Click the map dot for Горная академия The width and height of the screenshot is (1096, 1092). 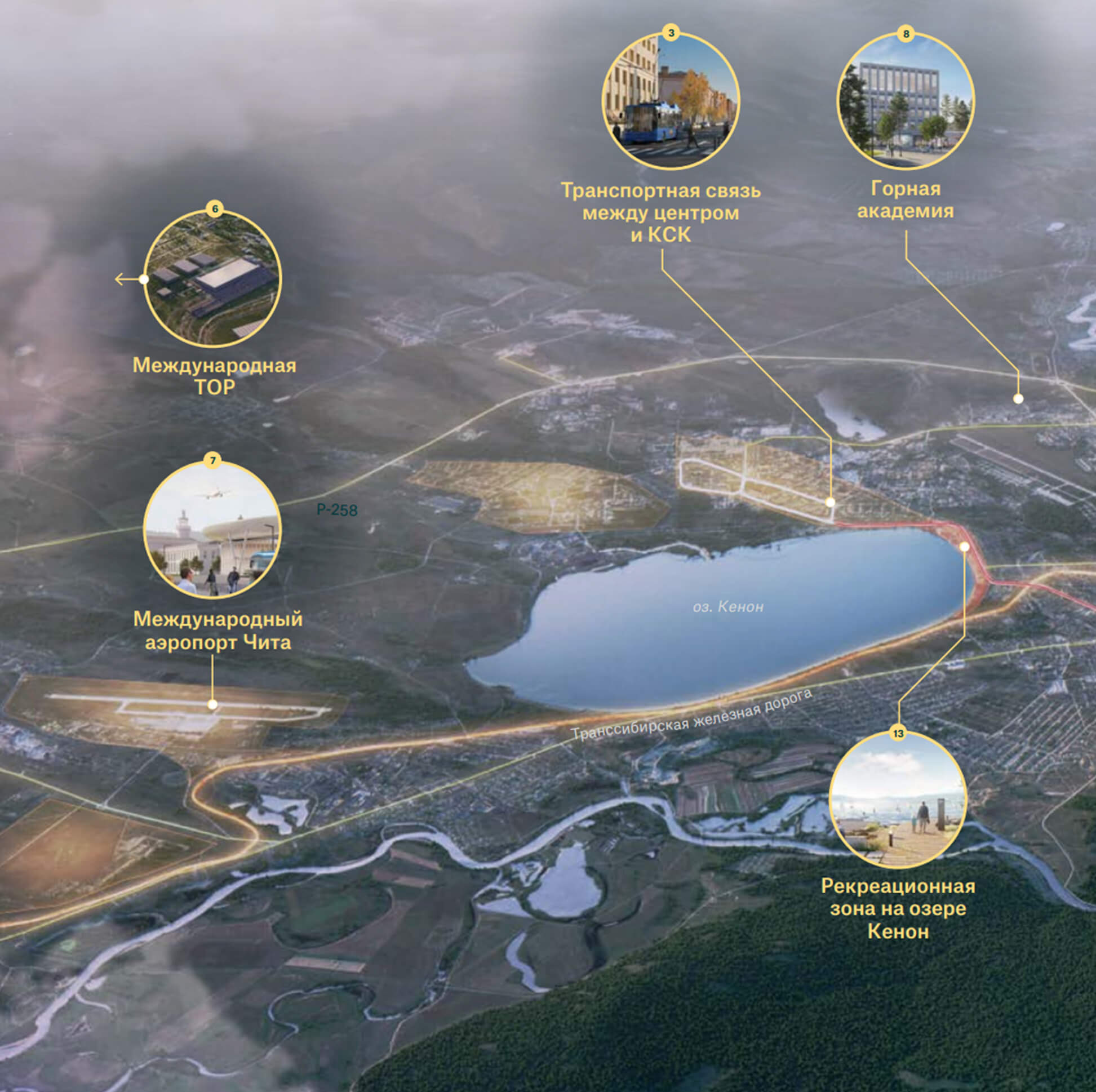click(1018, 399)
